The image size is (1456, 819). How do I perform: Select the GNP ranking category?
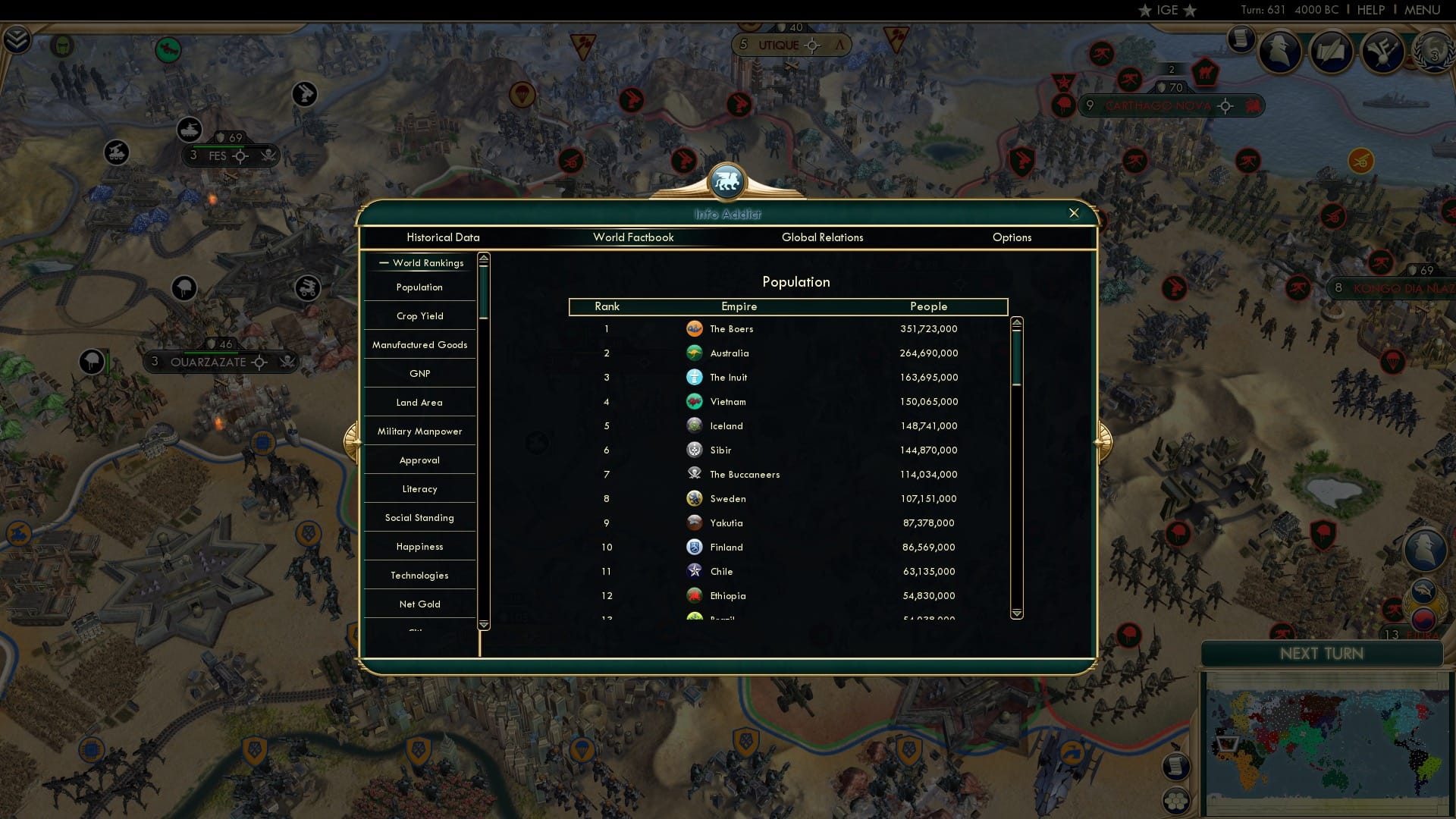click(419, 373)
